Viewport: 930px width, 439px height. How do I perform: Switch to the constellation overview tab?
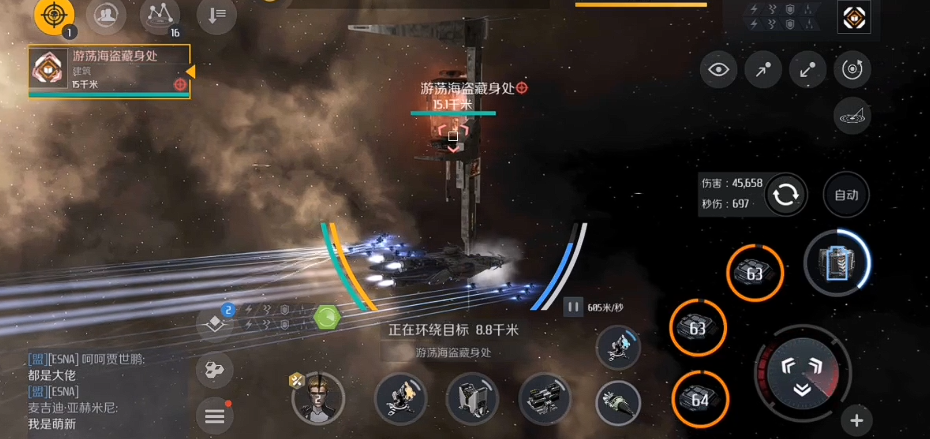(x=159, y=14)
